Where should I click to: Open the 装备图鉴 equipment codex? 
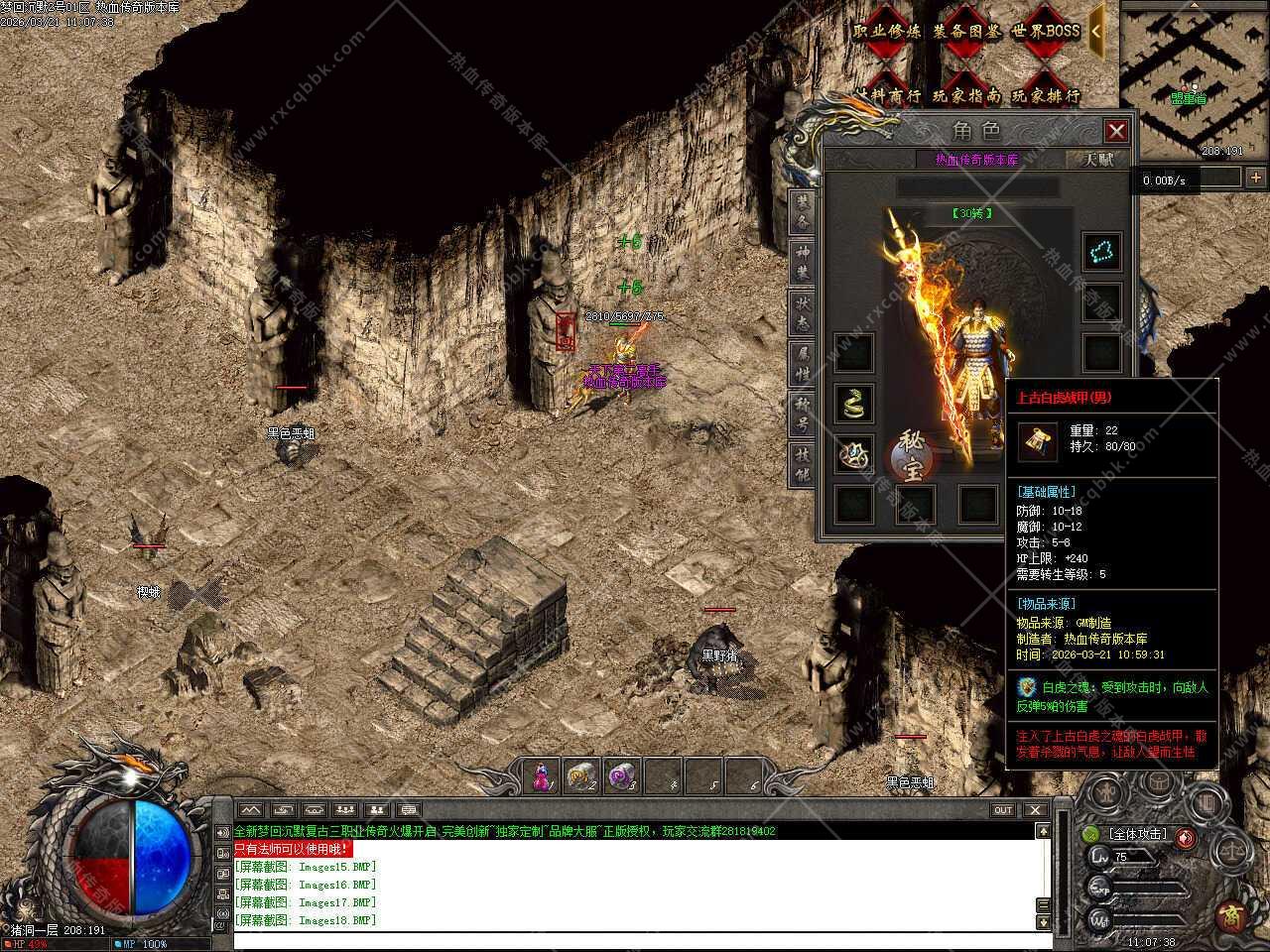click(x=967, y=32)
